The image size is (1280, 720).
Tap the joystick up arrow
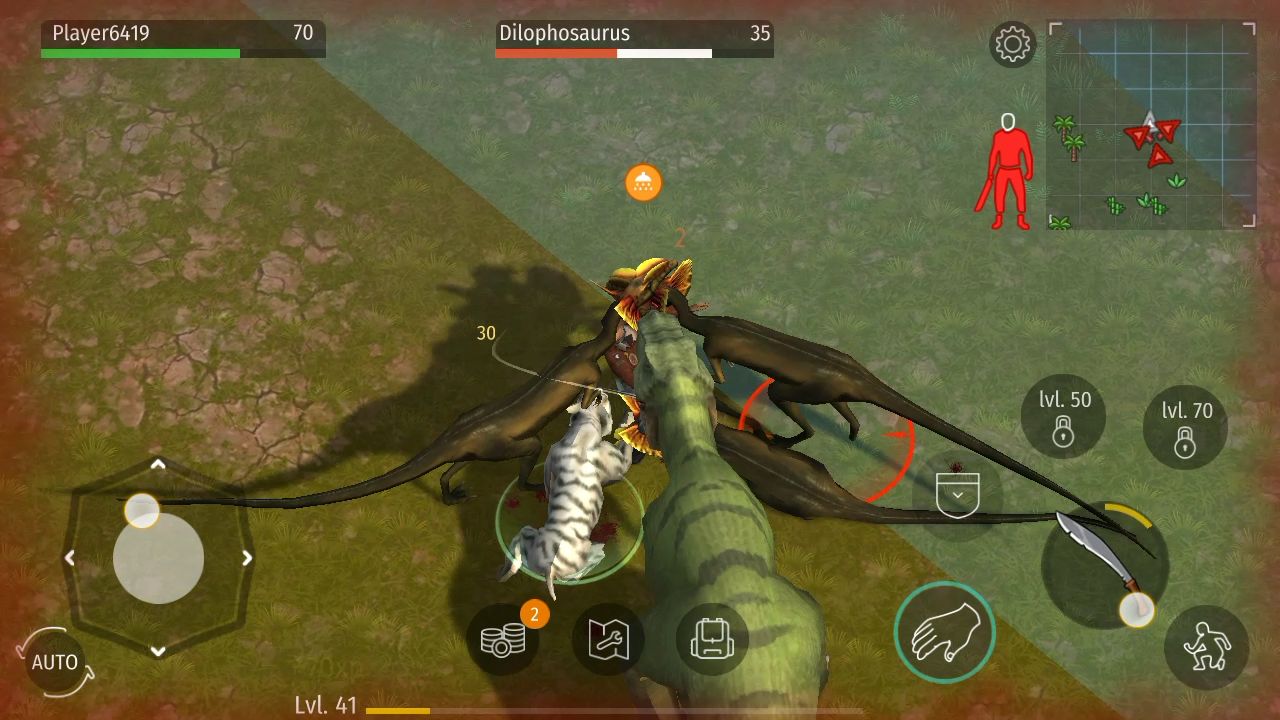(x=158, y=465)
